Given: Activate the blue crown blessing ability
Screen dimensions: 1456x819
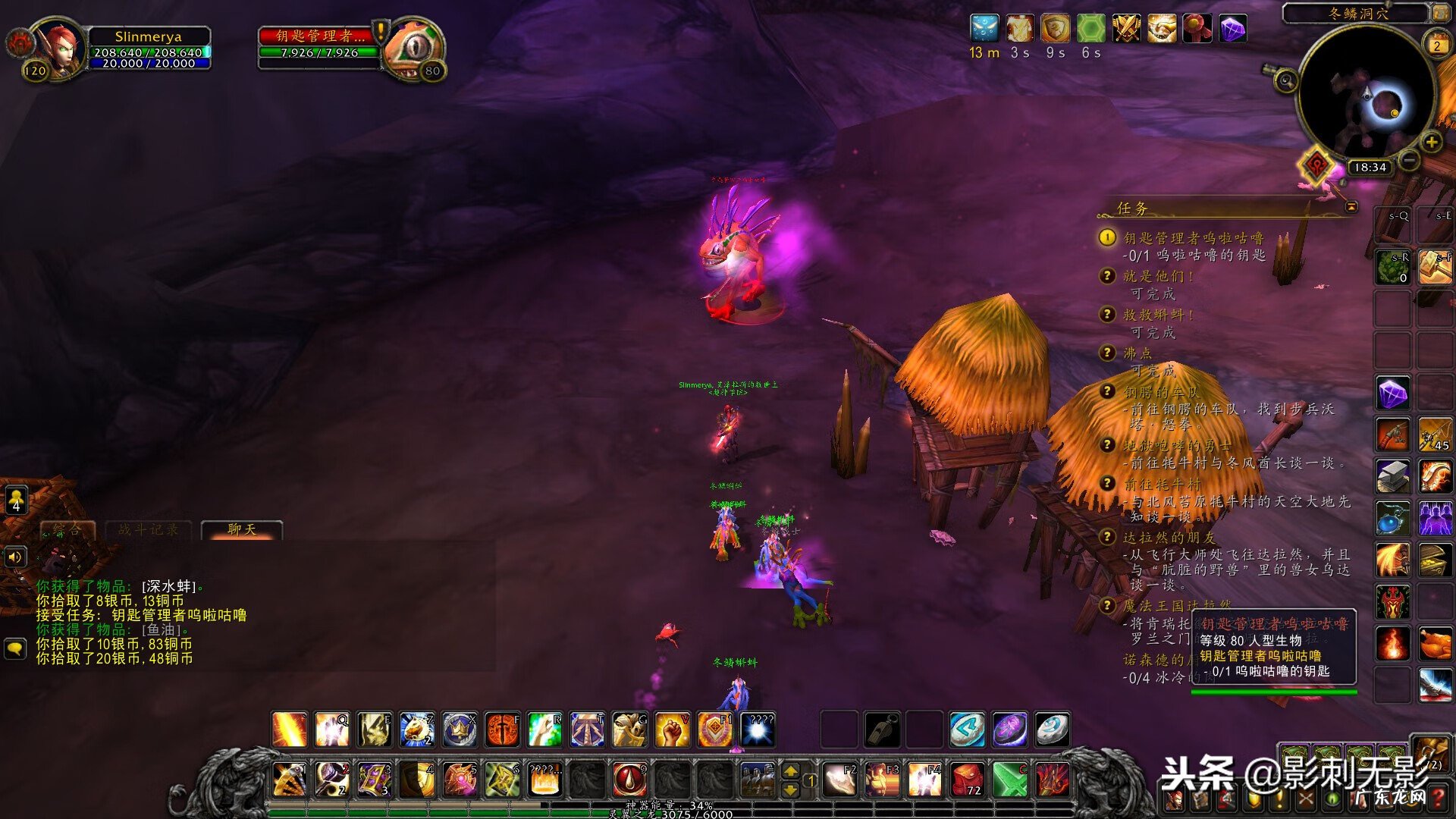Looking at the screenshot, I should [460, 730].
